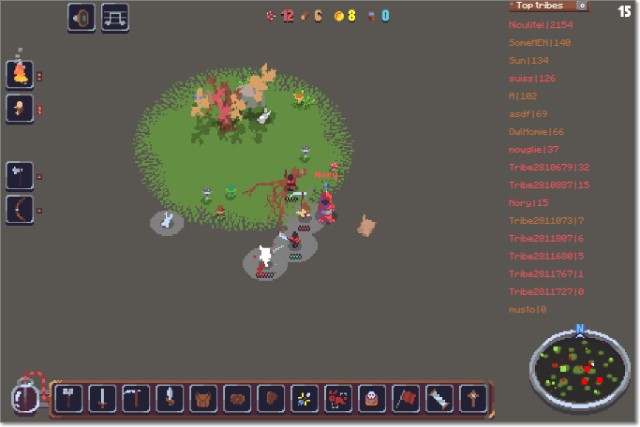Craft a campfire from the side panel
Image resolution: width=640 pixels, height=427 pixels.
point(19,73)
